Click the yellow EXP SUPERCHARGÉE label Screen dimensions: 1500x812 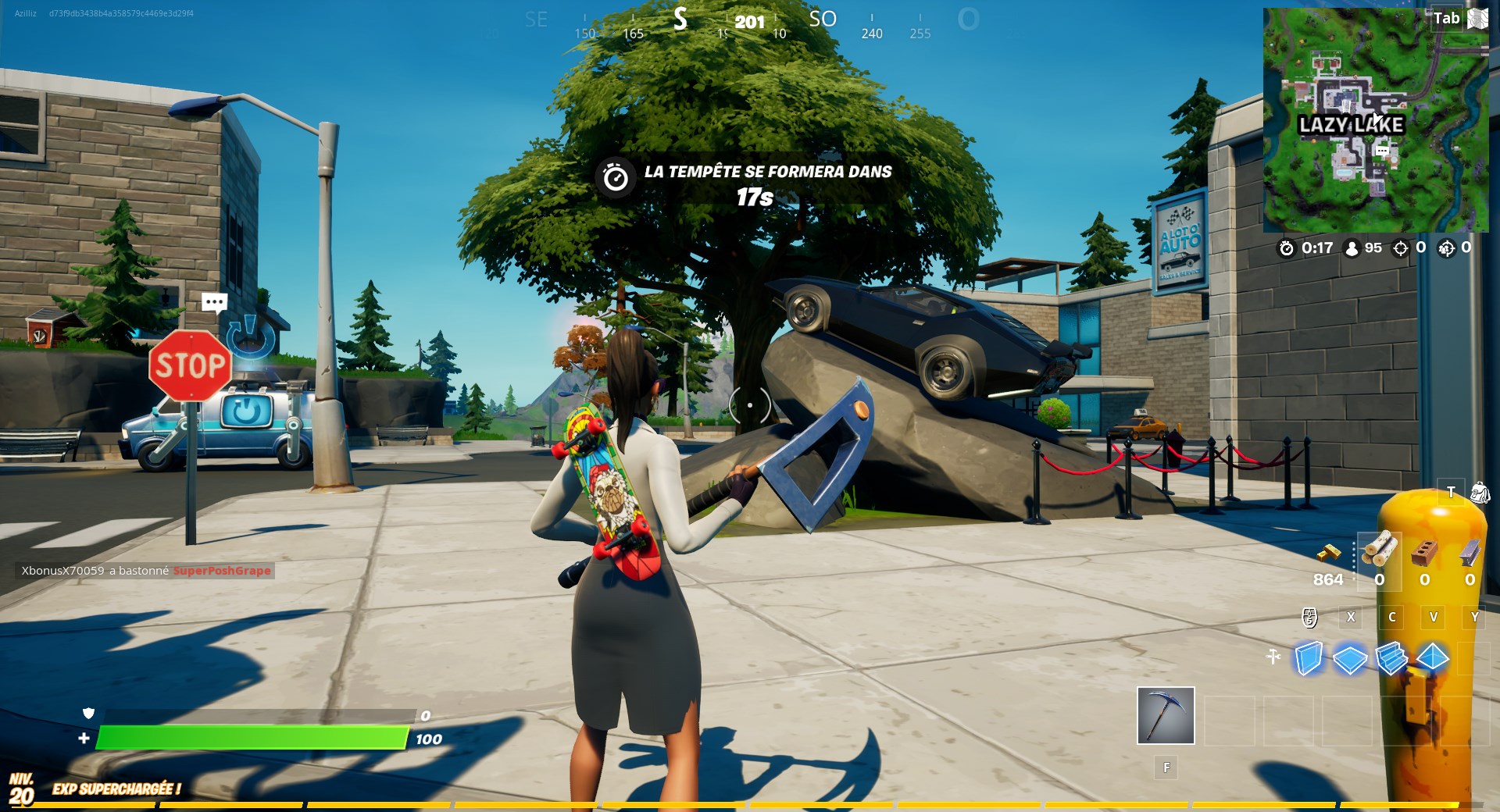[116, 790]
